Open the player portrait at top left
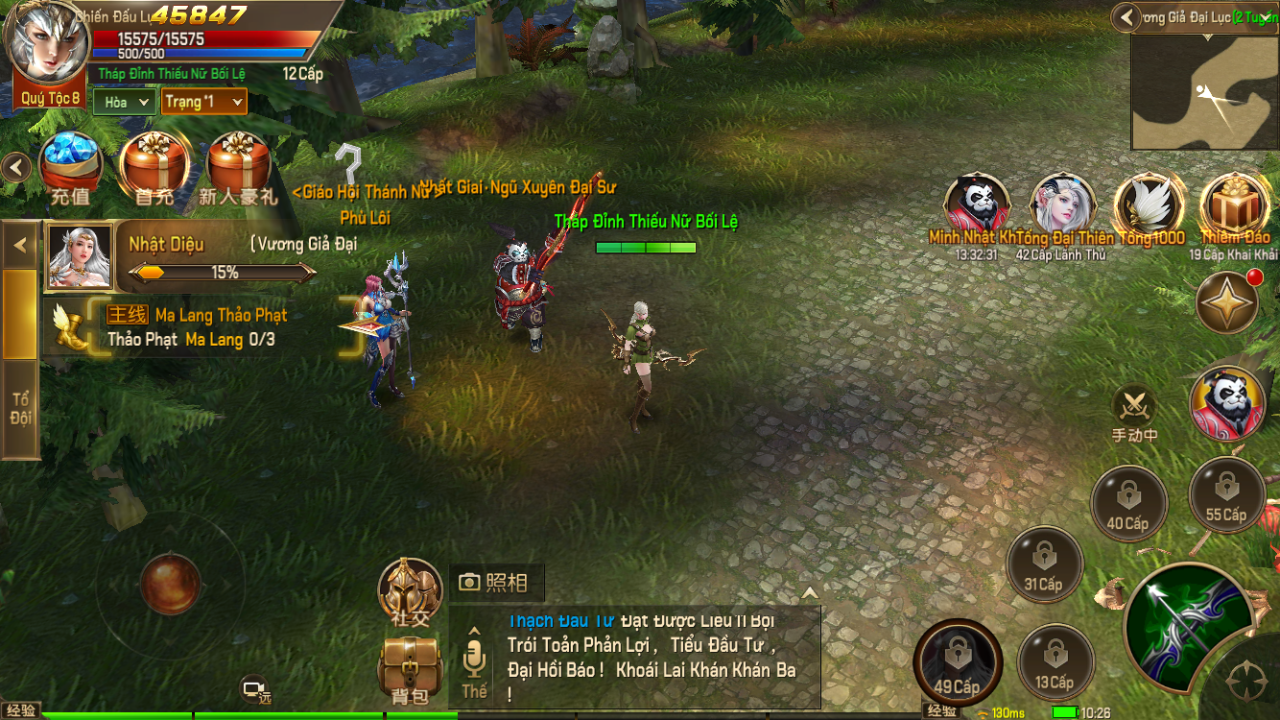The height and width of the screenshot is (720, 1280). [x=45, y=45]
